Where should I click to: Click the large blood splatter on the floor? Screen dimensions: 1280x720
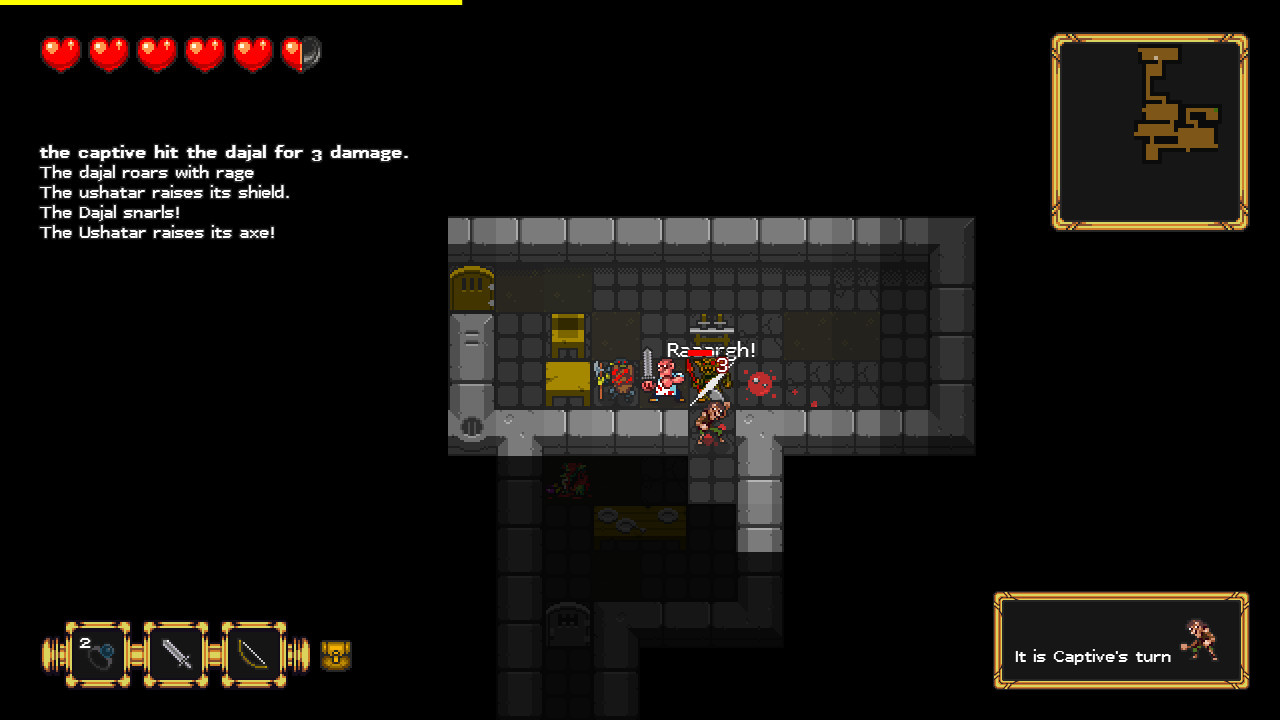760,382
